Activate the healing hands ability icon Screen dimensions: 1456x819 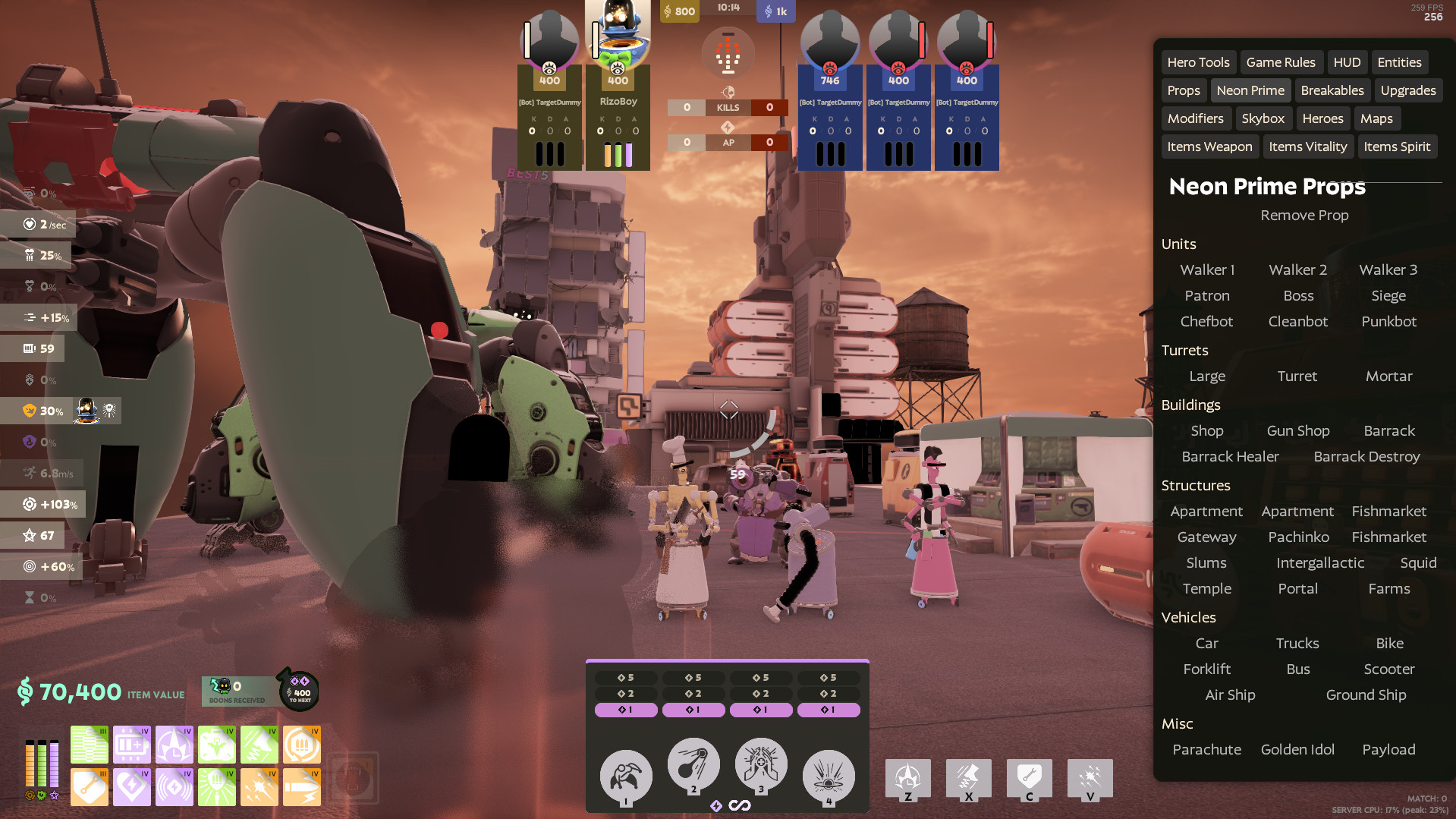click(x=761, y=764)
